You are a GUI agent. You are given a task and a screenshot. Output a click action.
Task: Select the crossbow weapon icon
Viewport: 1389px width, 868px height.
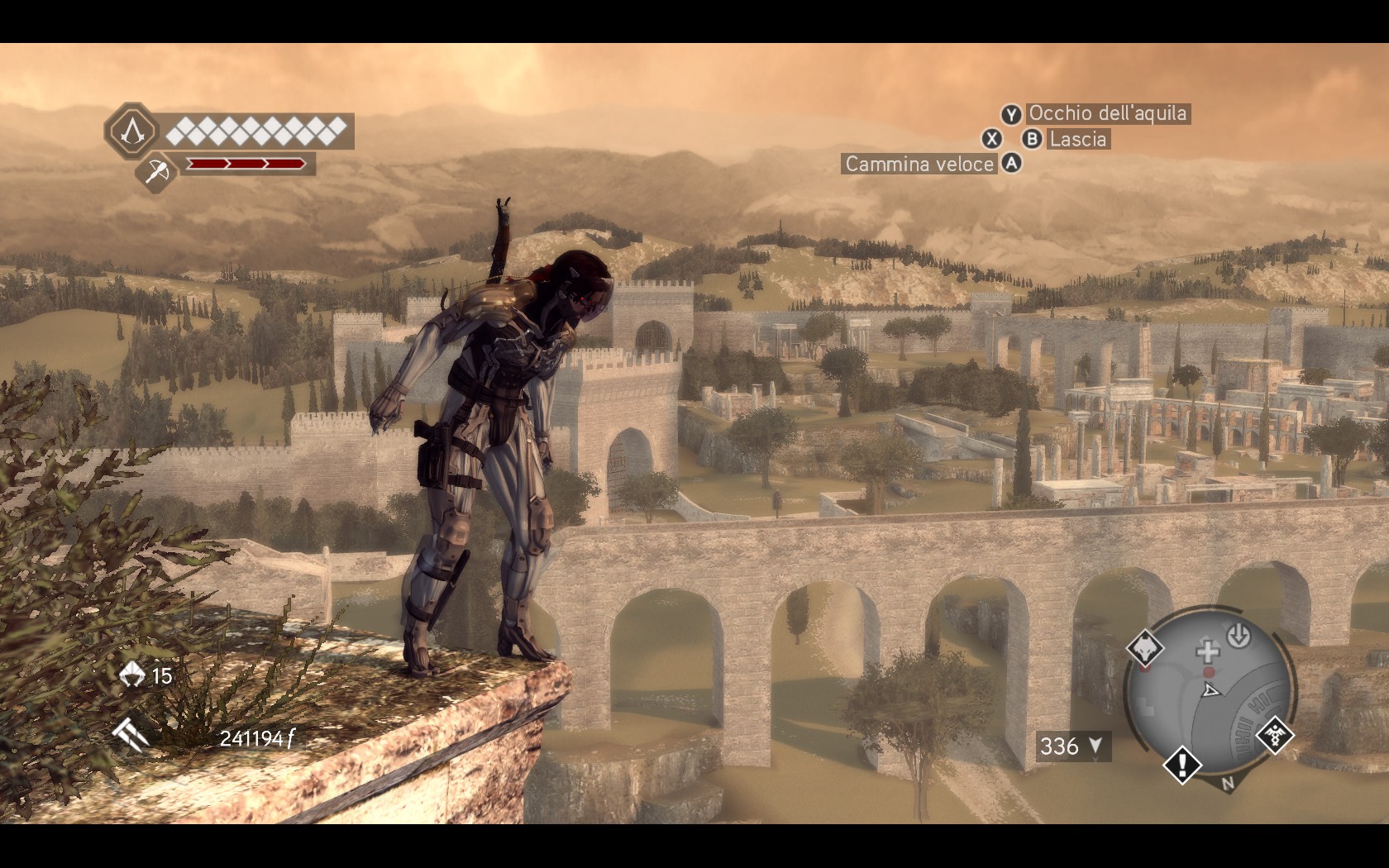click(155, 172)
